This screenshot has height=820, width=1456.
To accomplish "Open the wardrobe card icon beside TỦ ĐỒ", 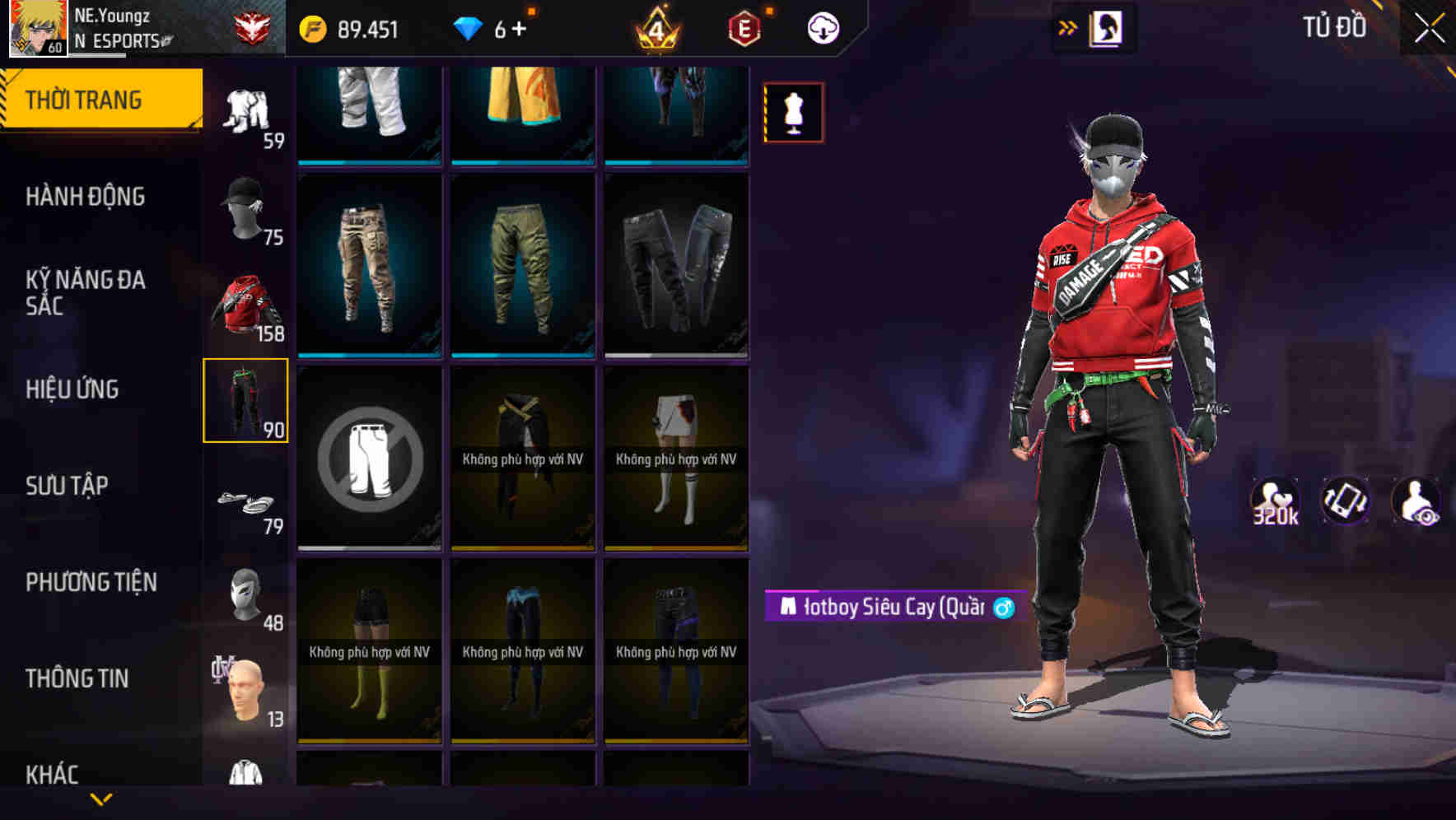I will 1108,27.
